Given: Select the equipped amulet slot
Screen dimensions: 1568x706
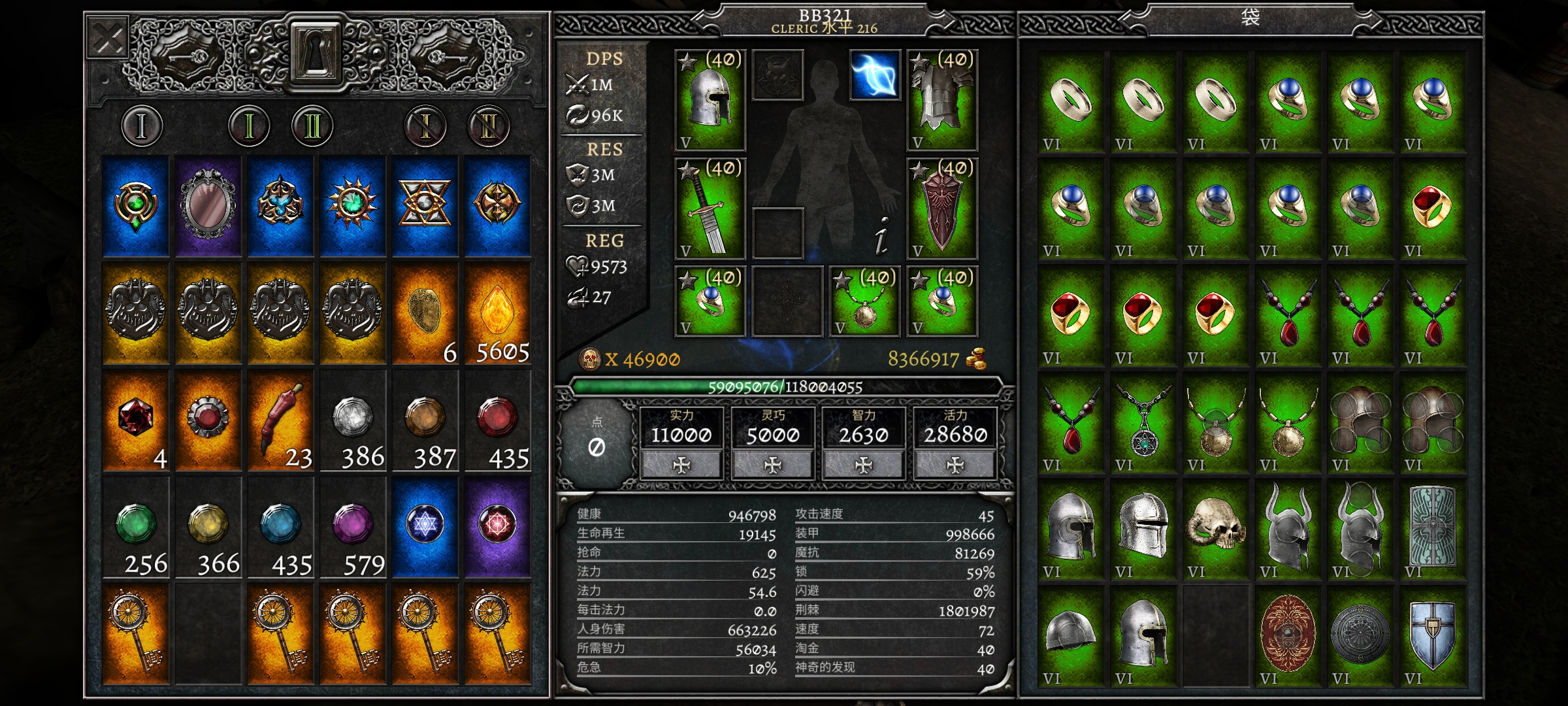Looking at the screenshot, I should point(865,302).
